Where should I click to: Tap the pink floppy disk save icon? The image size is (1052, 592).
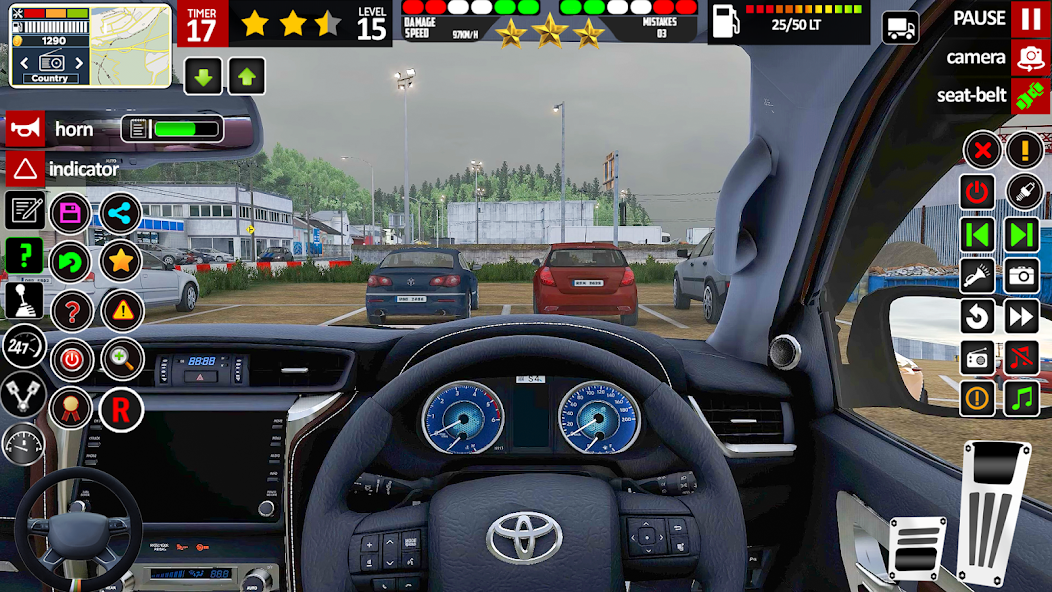70,212
